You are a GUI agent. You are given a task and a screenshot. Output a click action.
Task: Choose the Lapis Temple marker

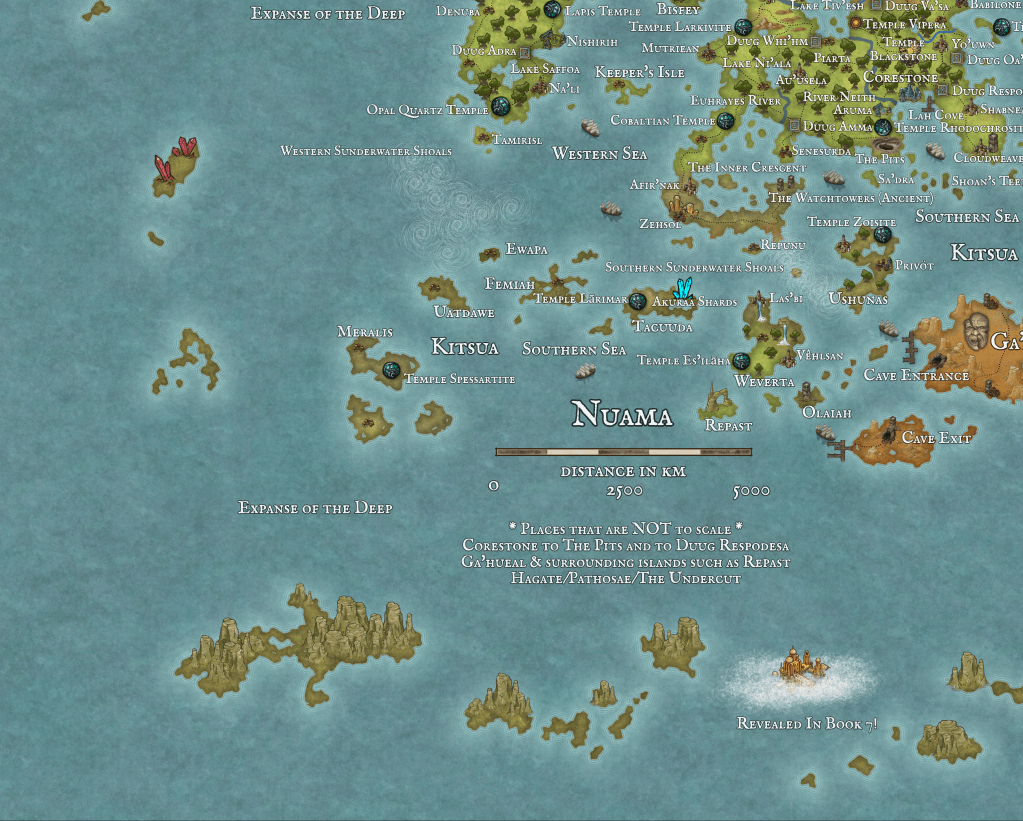pyautogui.click(x=552, y=10)
